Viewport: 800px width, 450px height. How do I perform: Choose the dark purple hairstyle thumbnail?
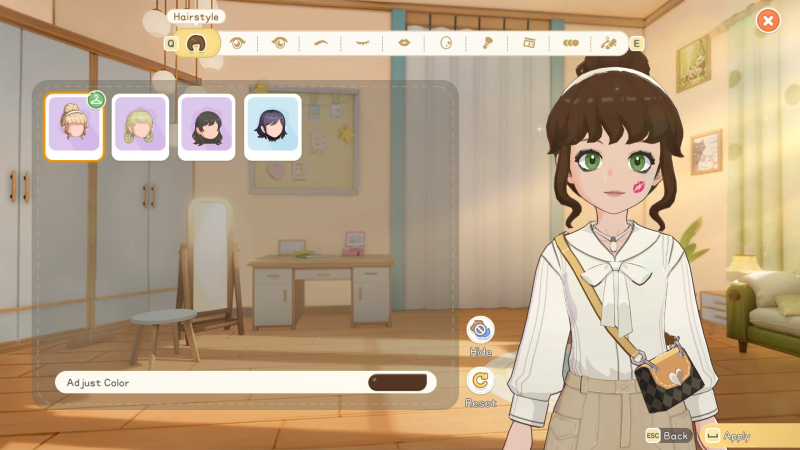[x=273, y=127]
